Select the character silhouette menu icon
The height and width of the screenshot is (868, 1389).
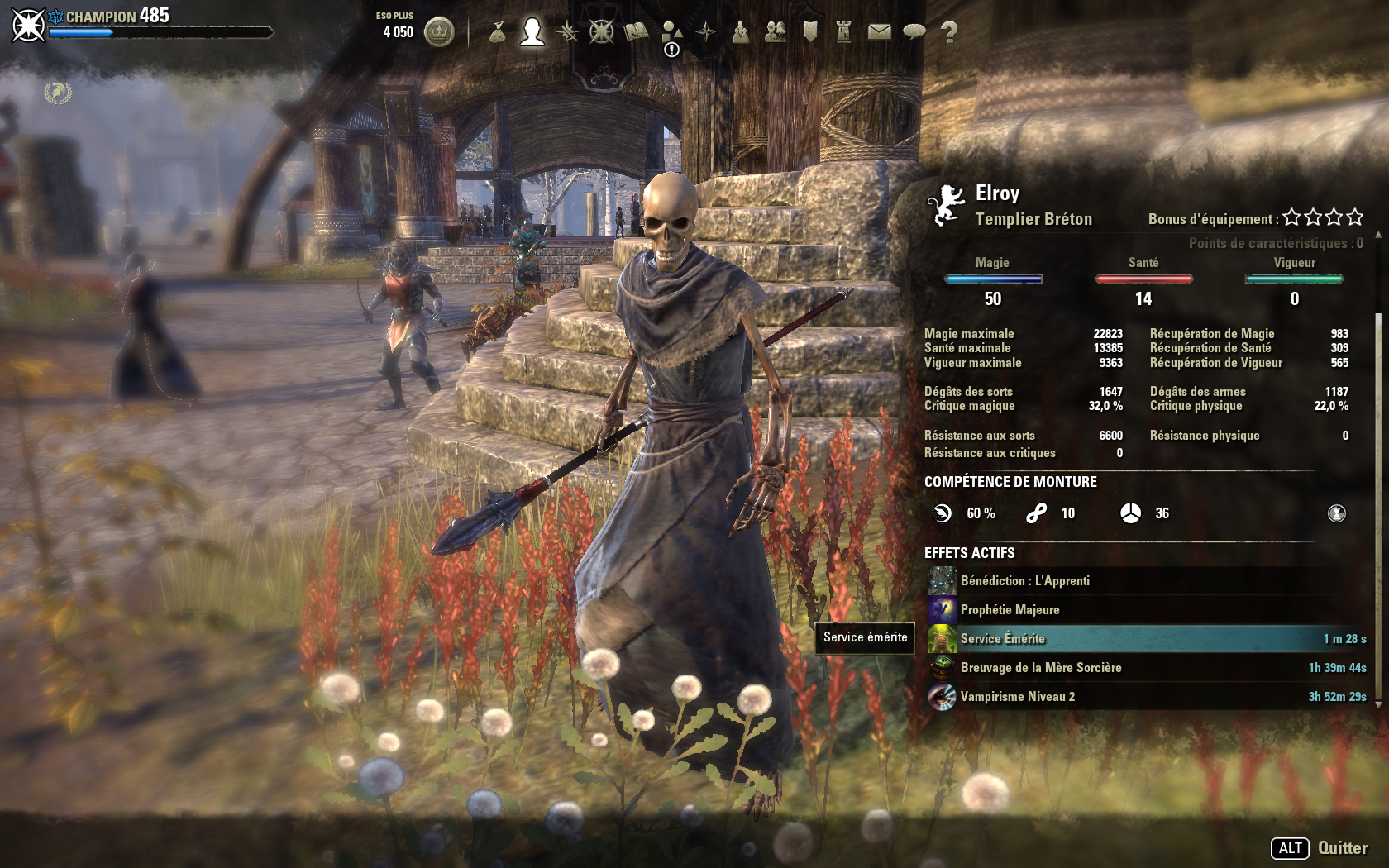[x=532, y=32]
